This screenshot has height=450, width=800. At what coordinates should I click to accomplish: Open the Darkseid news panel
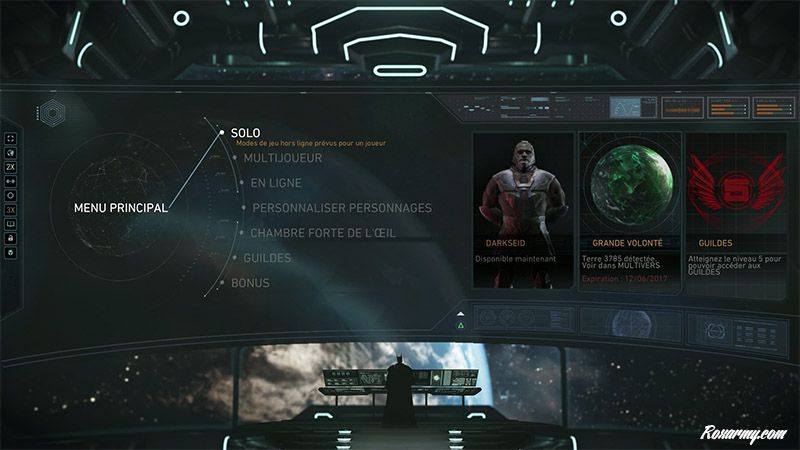pos(524,210)
